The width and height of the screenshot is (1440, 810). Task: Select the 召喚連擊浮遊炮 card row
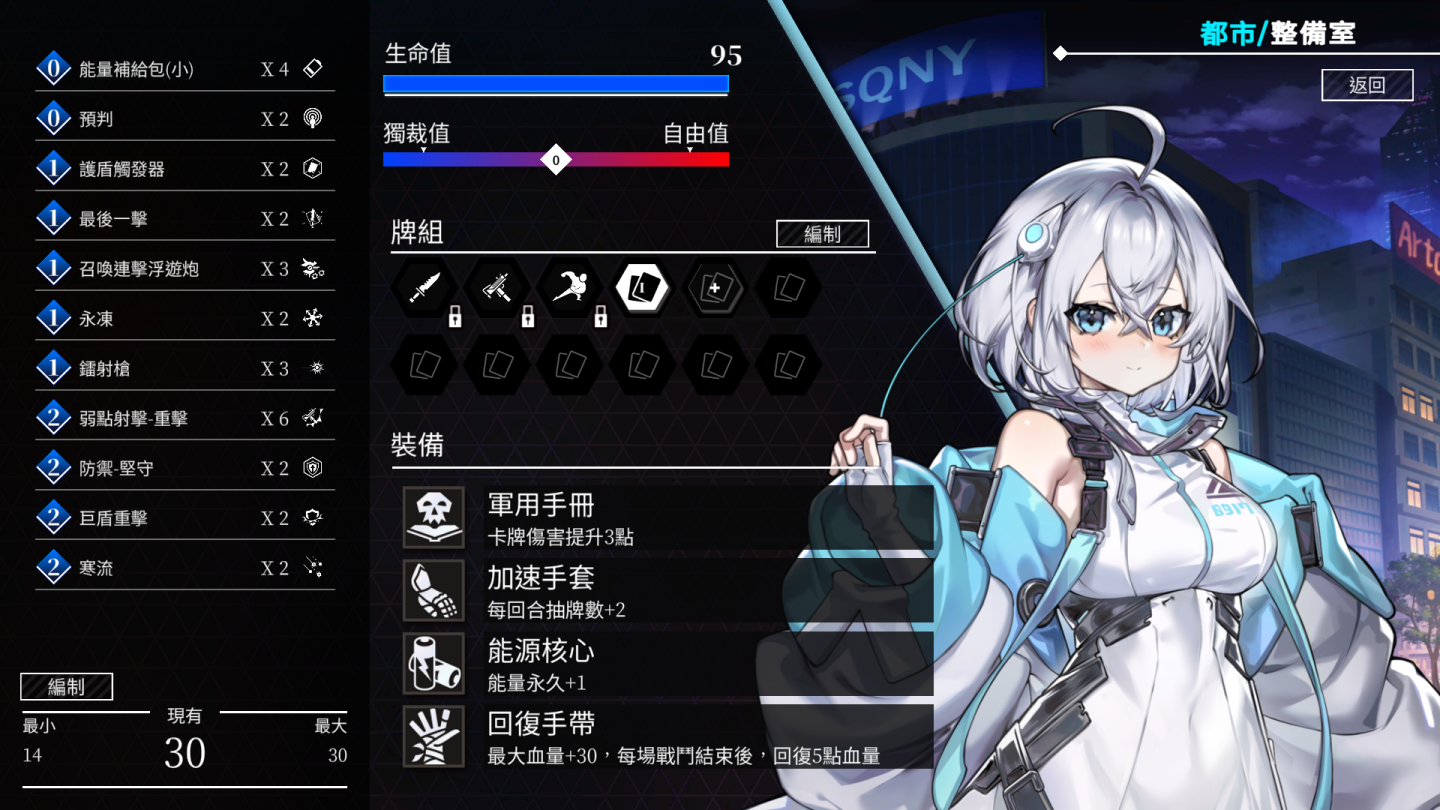(185, 269)
